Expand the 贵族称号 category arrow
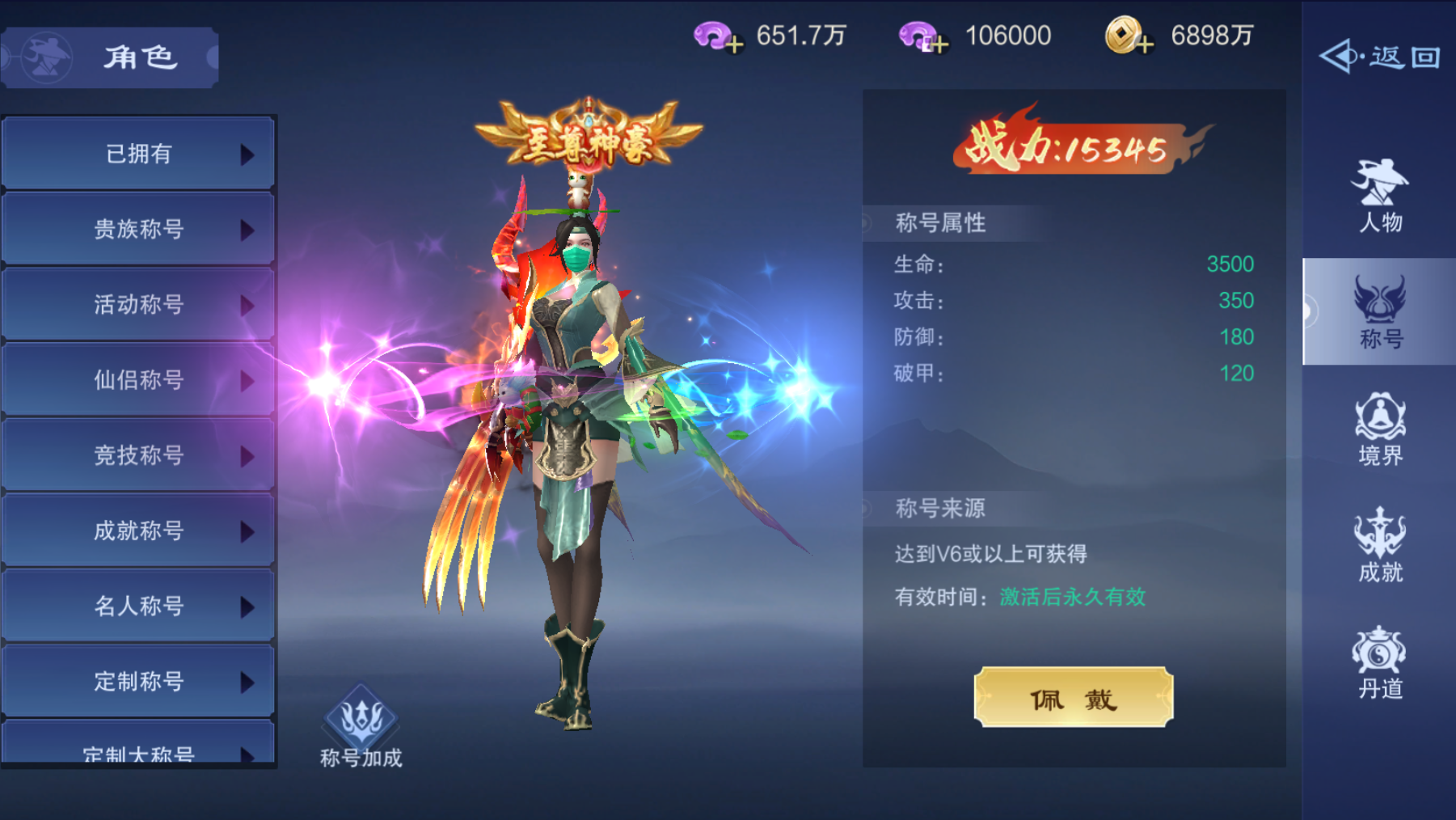Viewport: 1456px width, 820px height. pyautogui.click(x=249, y=230)
